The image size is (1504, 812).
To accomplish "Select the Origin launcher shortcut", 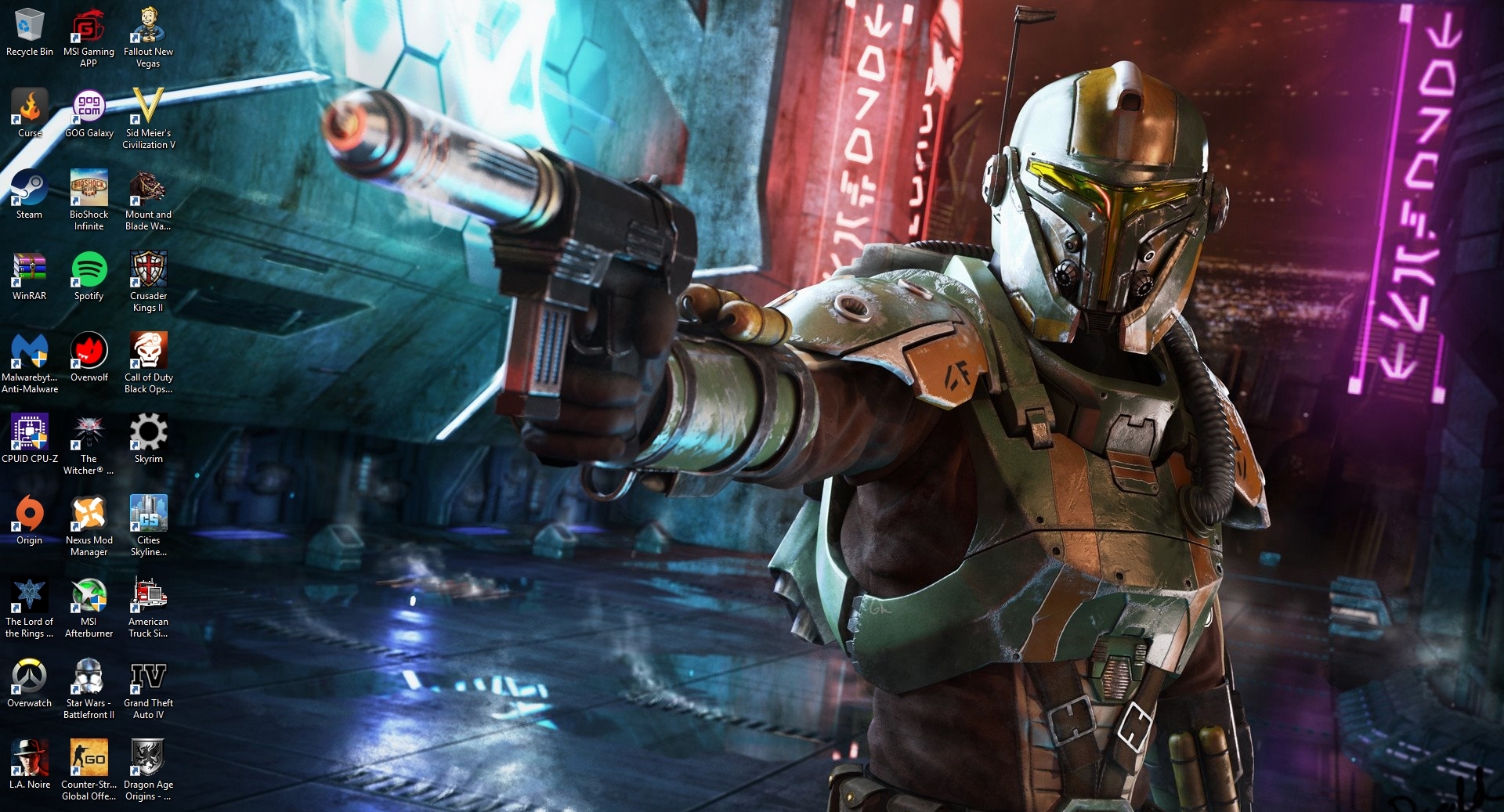I will (x=29, y=514).
